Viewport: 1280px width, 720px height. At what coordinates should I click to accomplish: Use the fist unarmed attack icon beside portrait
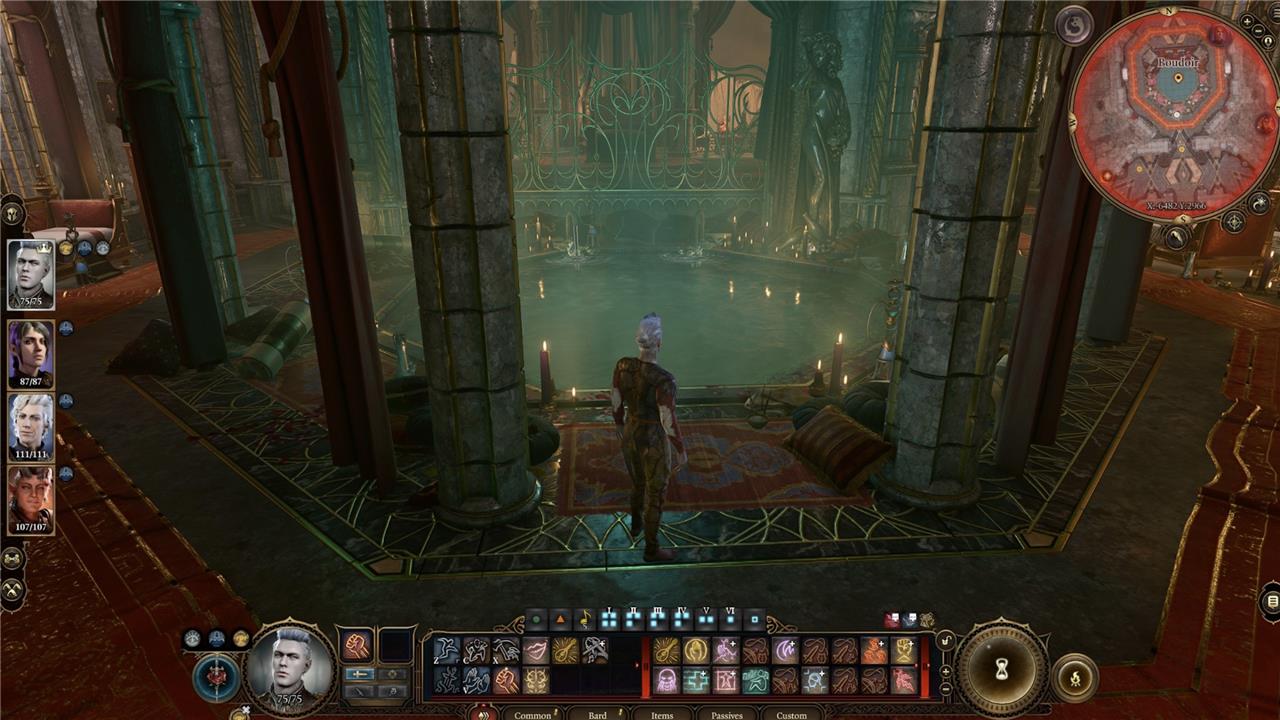click(x=357, y=645)
